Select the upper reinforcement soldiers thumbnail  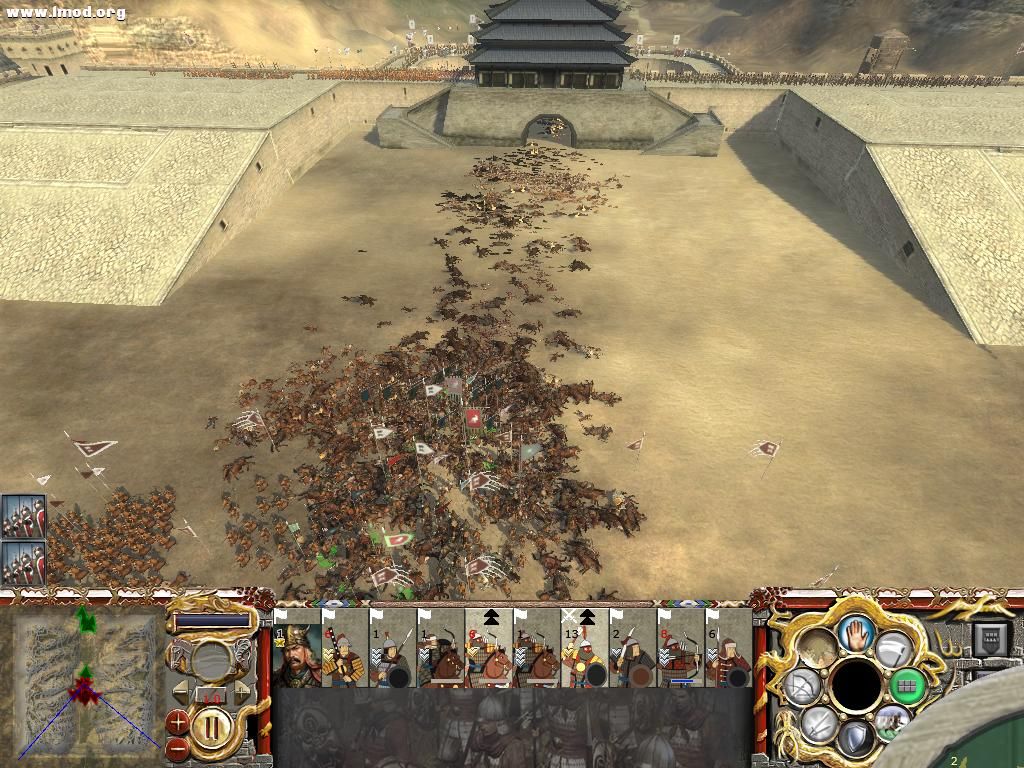point(22,517)
